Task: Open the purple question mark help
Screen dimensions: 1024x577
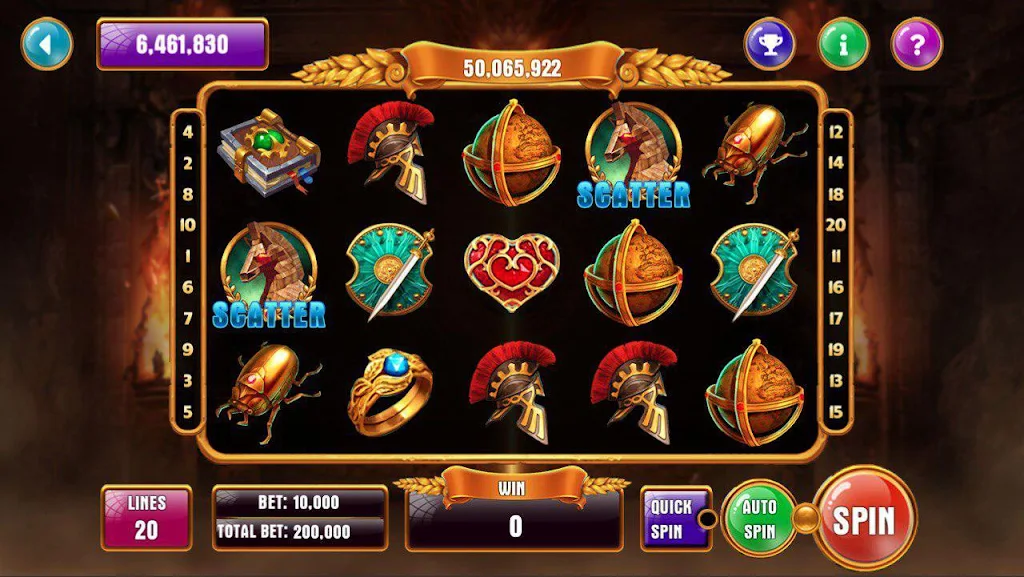Action: coord(916,44)
